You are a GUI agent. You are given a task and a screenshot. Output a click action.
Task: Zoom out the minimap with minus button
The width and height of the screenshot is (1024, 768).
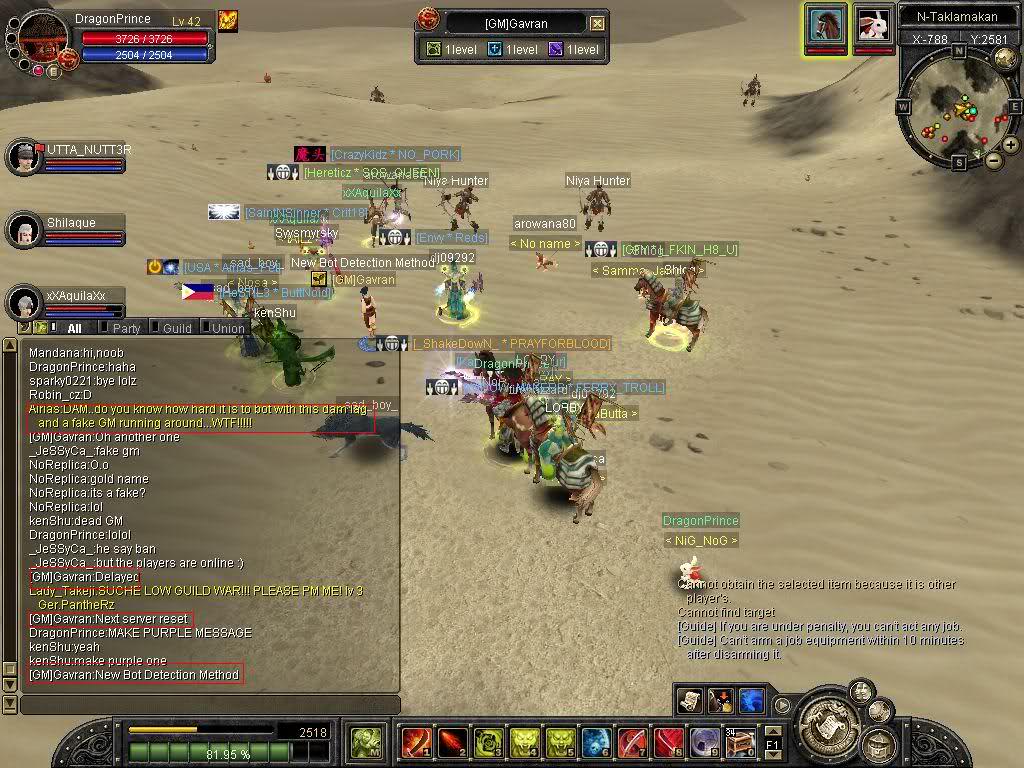993,160
